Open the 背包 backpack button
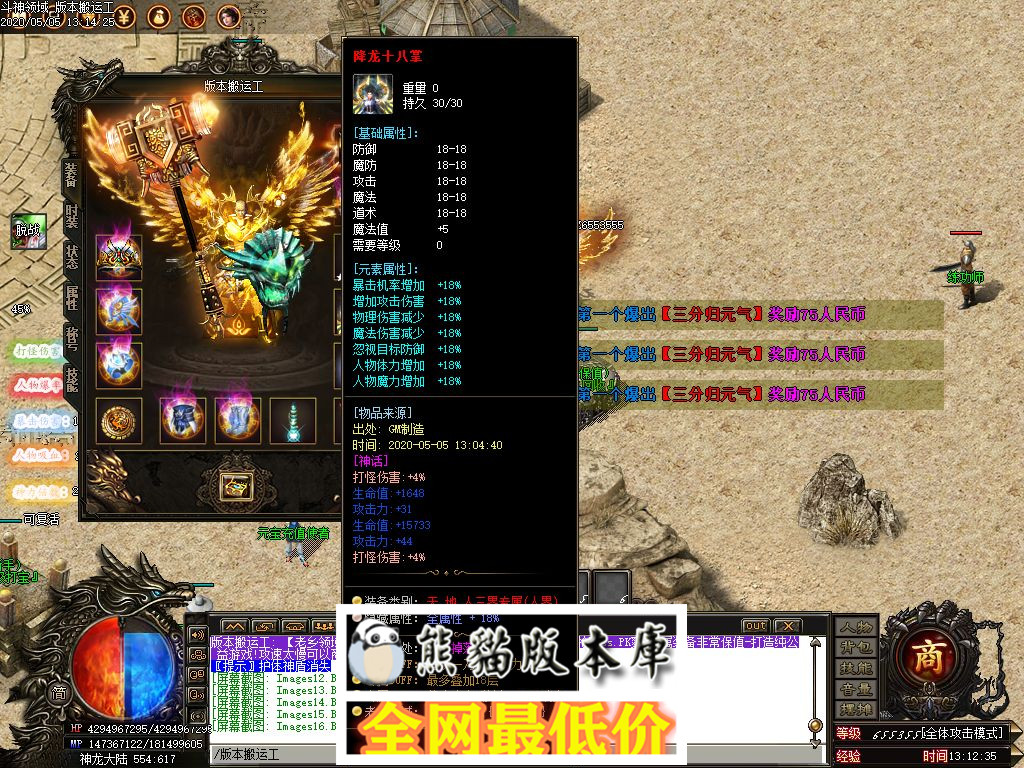 point(856,648)
